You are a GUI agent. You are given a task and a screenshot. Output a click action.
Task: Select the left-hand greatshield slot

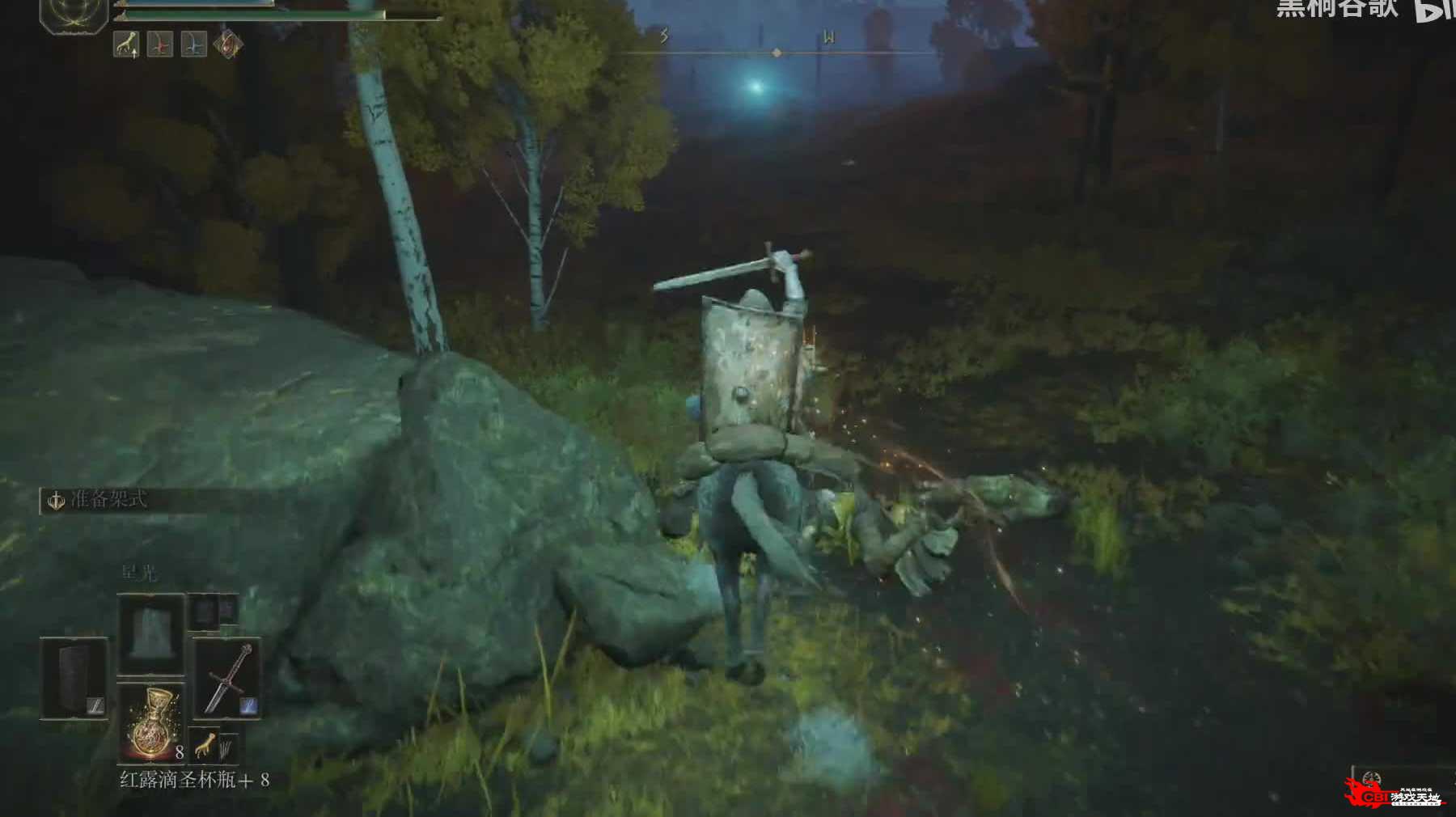74,678
